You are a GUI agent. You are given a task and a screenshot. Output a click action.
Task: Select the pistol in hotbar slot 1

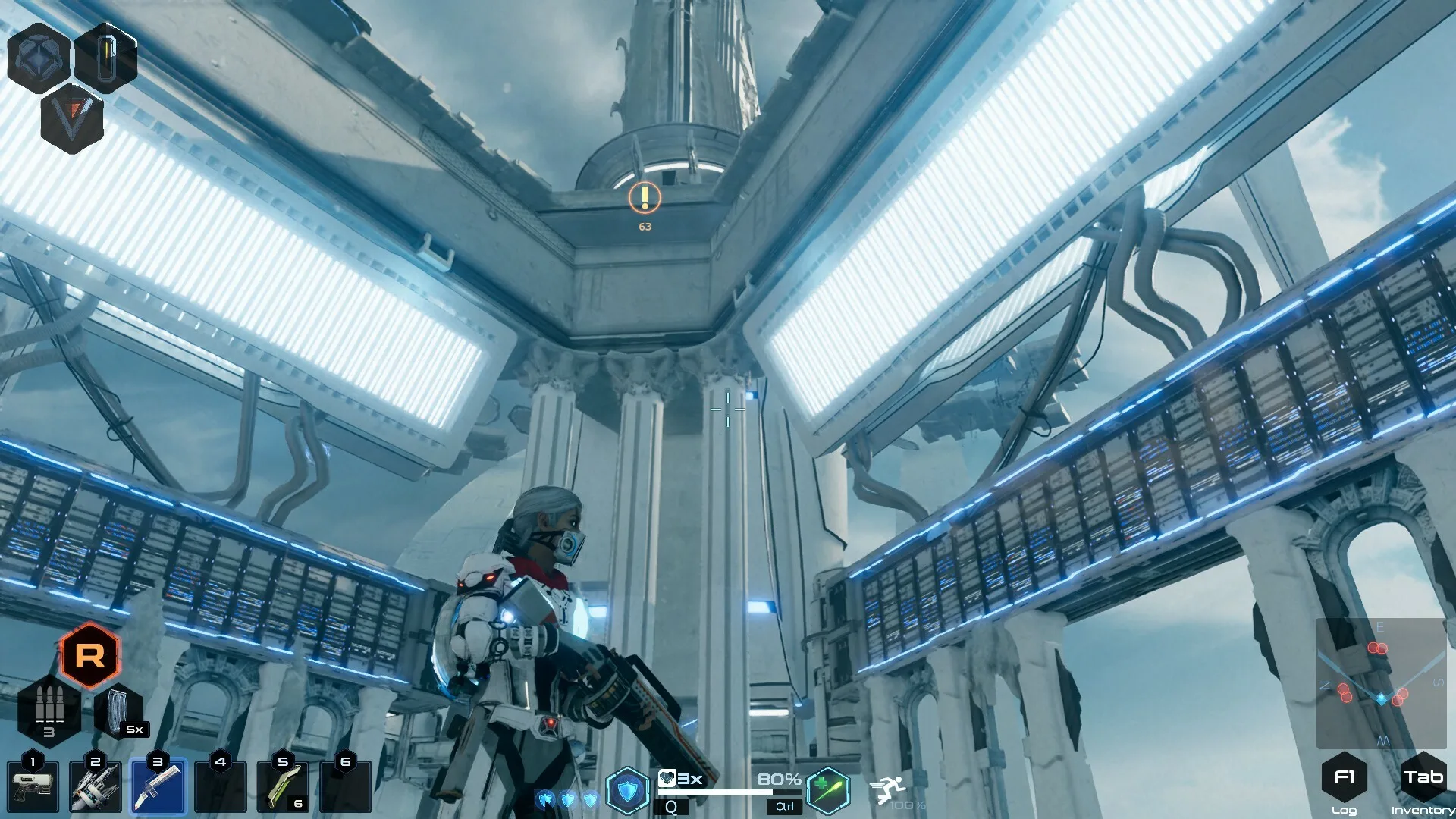[x=33, y=787]
